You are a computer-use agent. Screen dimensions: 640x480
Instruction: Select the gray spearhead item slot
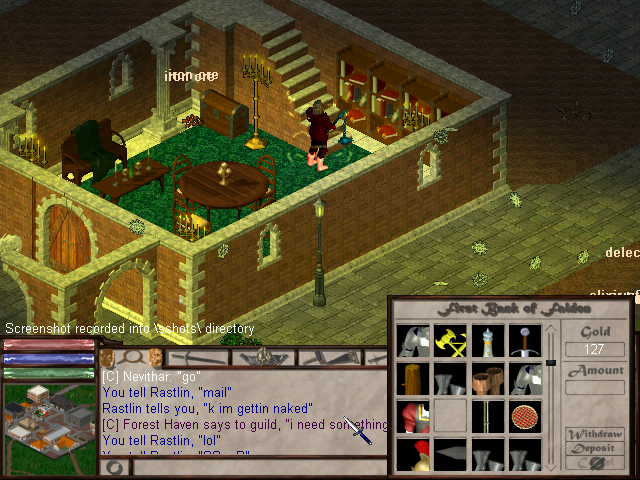[x=449, y=453]
